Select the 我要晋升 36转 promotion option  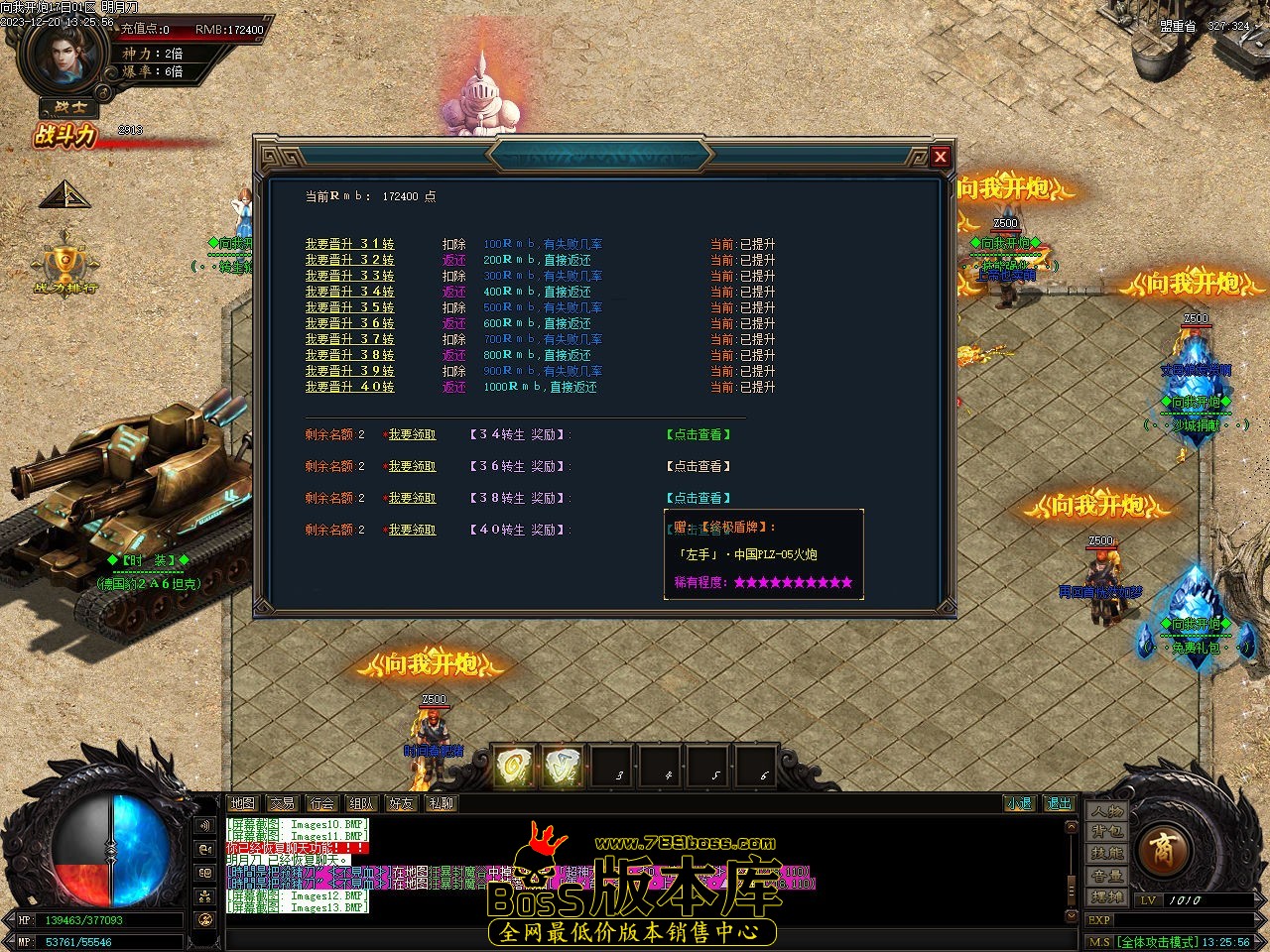pos(349,323)
